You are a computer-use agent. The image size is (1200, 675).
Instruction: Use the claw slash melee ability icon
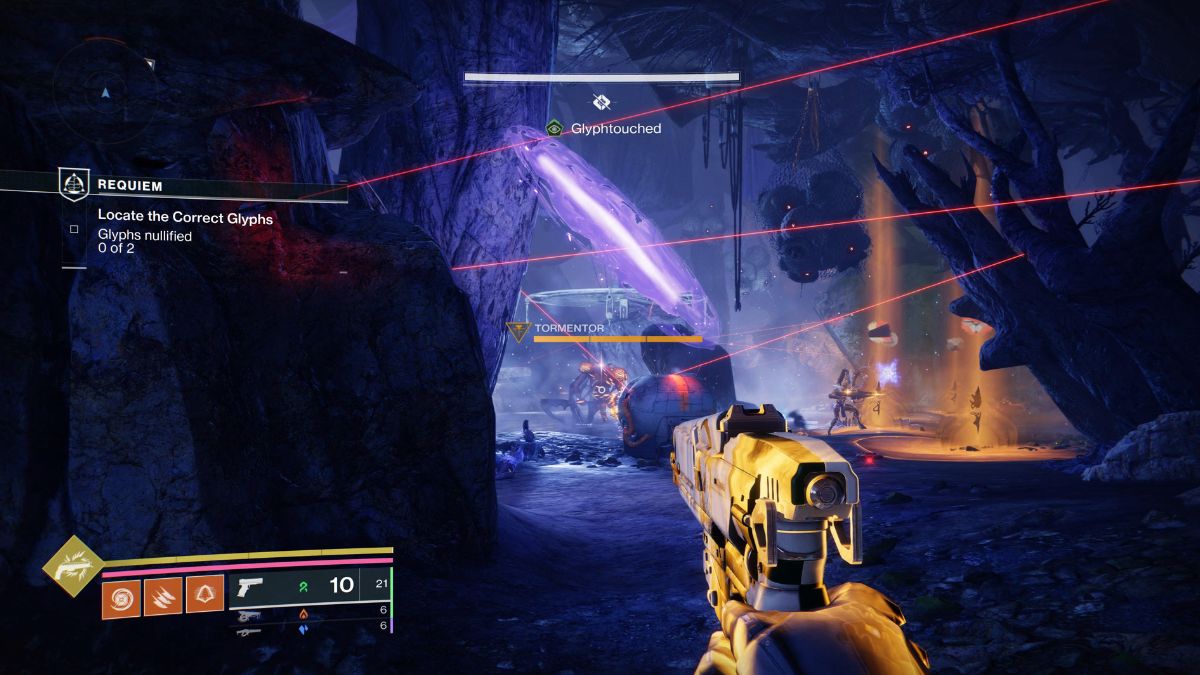(163, 597)
